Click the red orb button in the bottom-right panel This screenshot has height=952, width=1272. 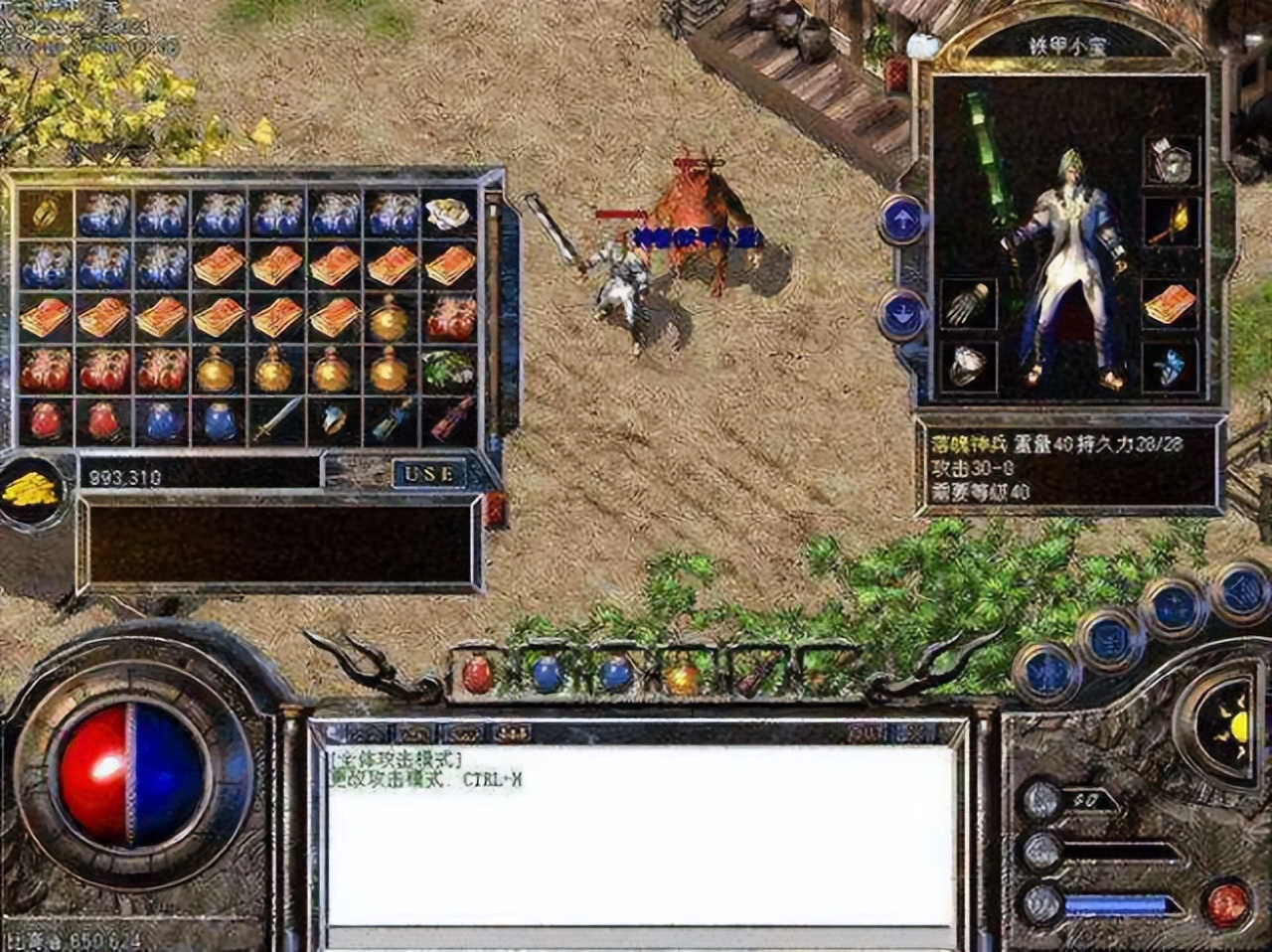[x=1228, y=904]
